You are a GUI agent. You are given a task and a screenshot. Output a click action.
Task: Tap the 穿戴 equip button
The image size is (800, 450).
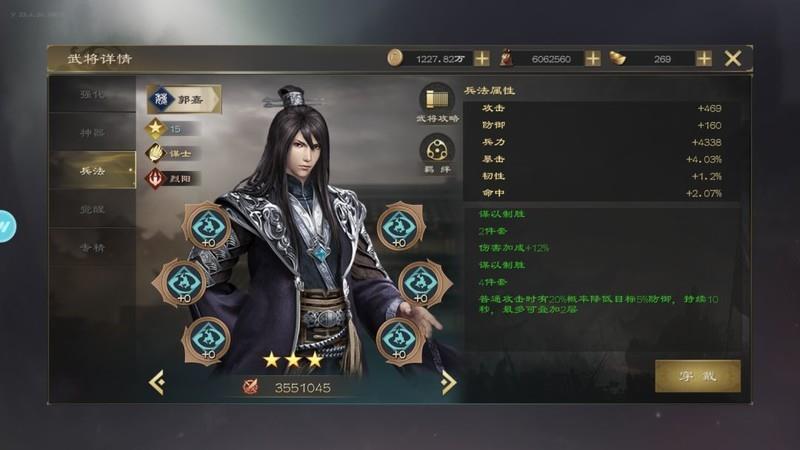(697, 376)
